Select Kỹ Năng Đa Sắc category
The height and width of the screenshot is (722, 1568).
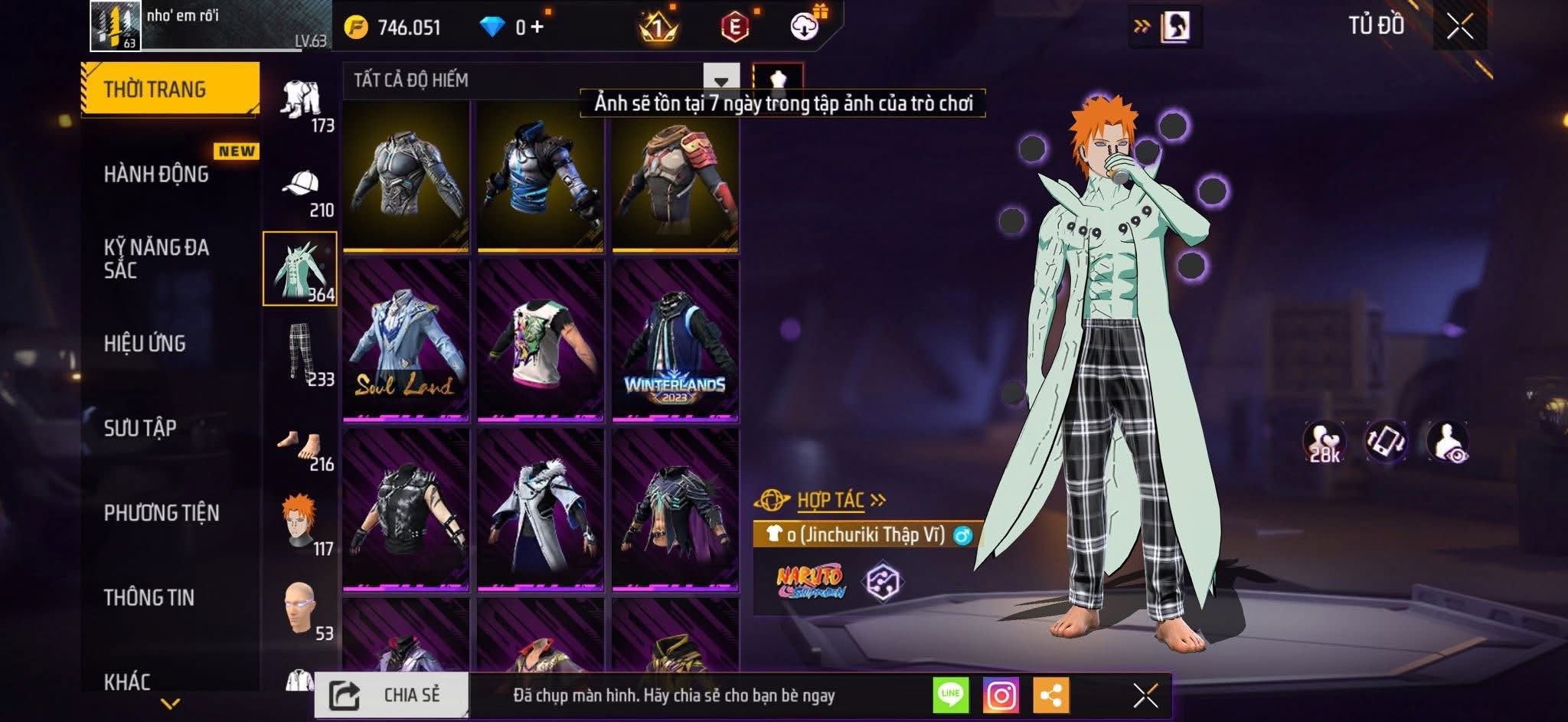tap(157, 258)
